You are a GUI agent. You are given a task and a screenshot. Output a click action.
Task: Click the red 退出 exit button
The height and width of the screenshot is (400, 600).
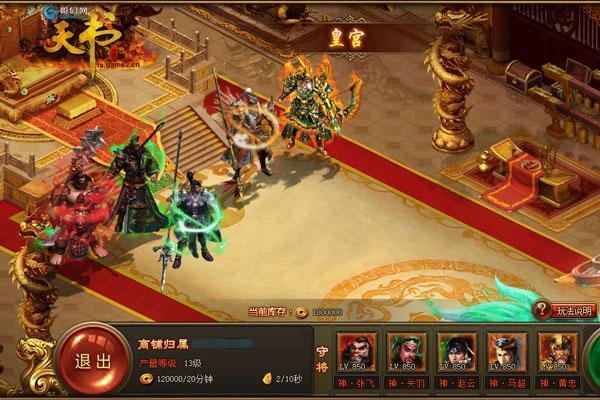click(x=90, y=360)
